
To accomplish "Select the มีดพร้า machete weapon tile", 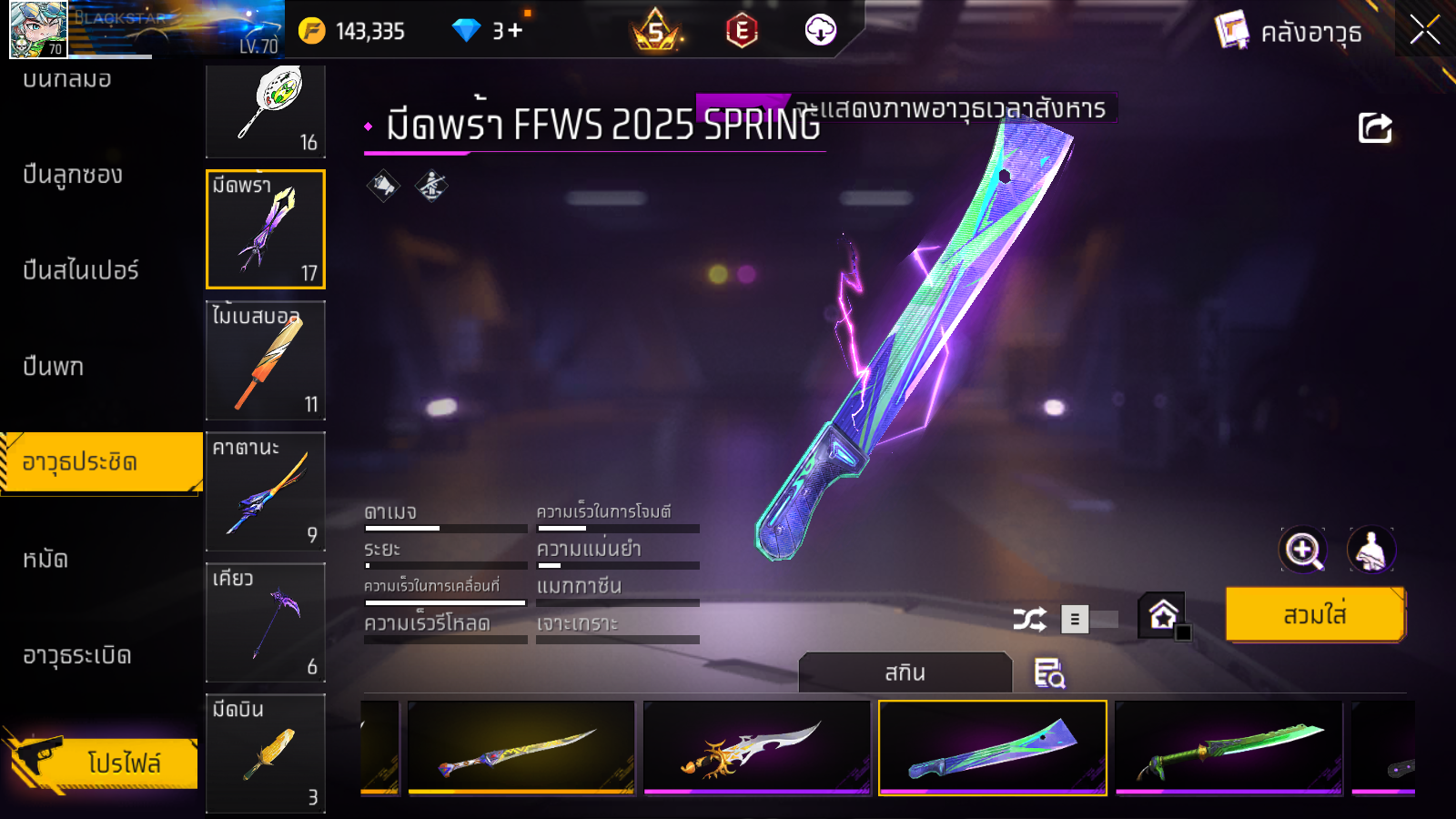I will coord(266,229).
